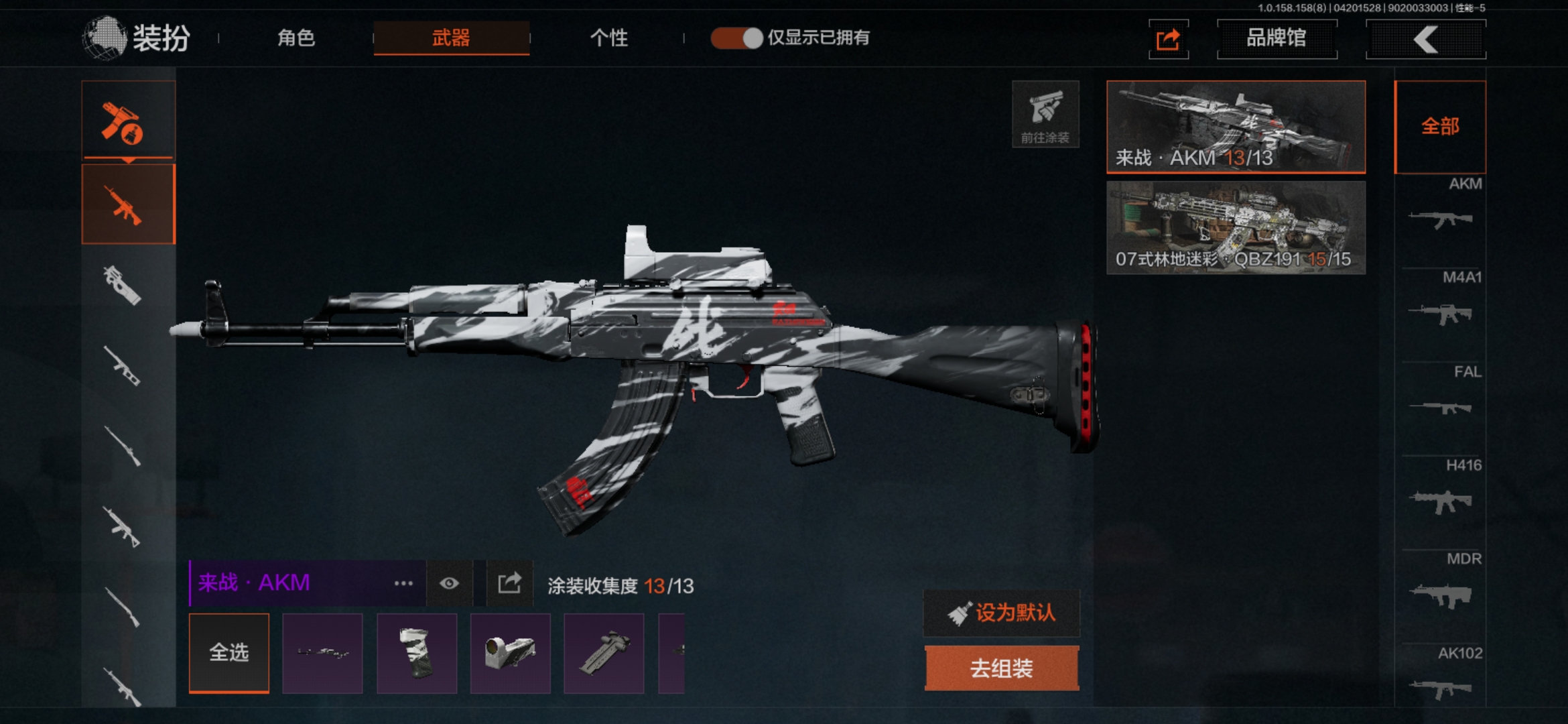The width and height of the screenshot is (1568, 724).
Task: Choose the 07式林地迷彩 QBZ191 skin
Action: click(x=1236, y=228)
